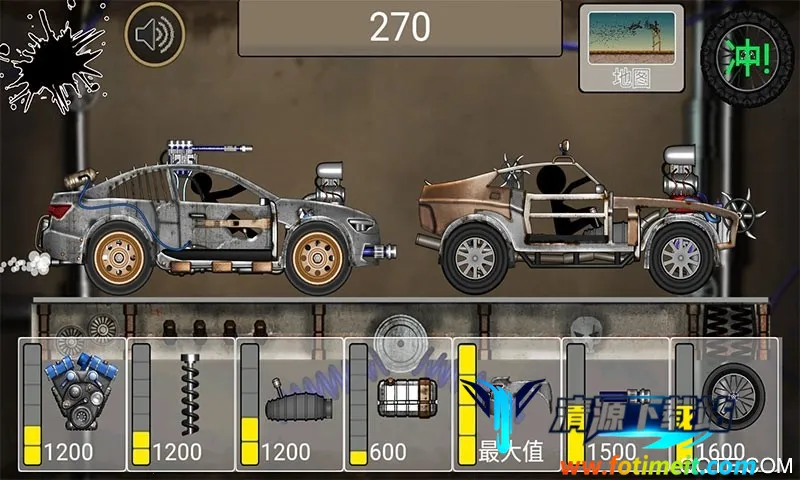Choose the upgrade slot priced at 1500

point(613,403)
